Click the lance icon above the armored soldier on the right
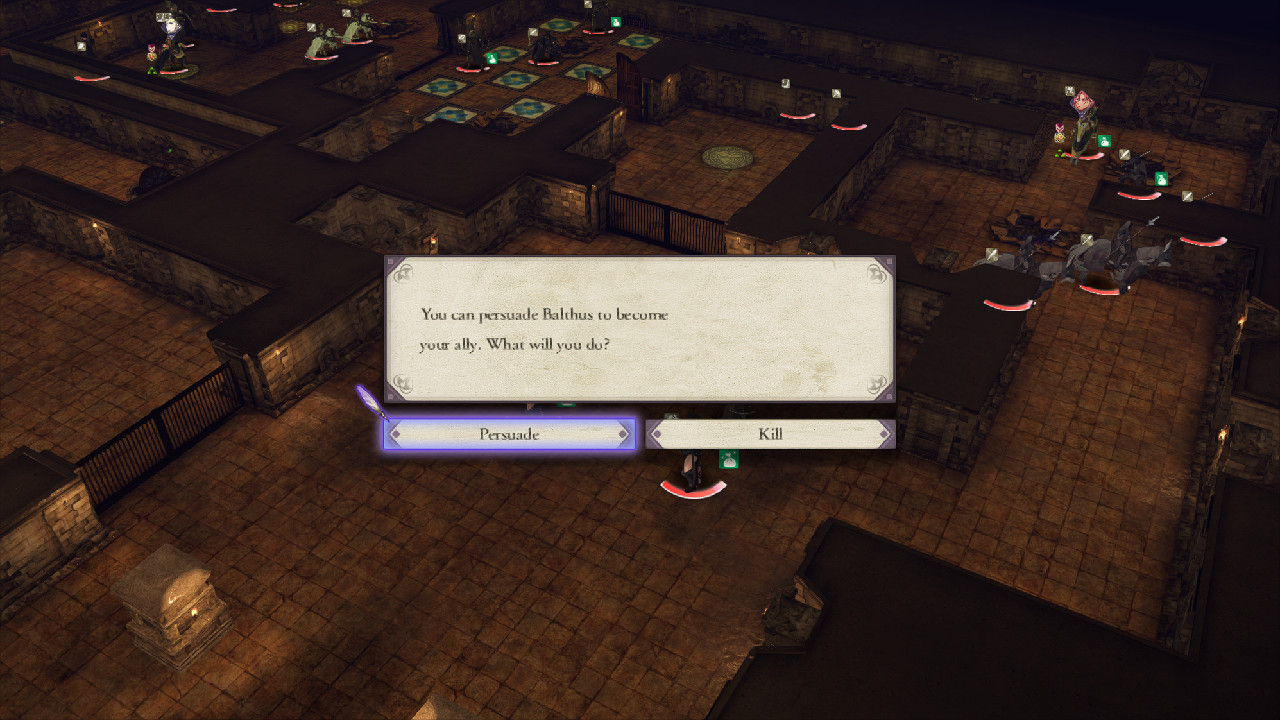The height and width of the screenshot is (720, 1280). pyautogui.click(x=1186, y=198)
